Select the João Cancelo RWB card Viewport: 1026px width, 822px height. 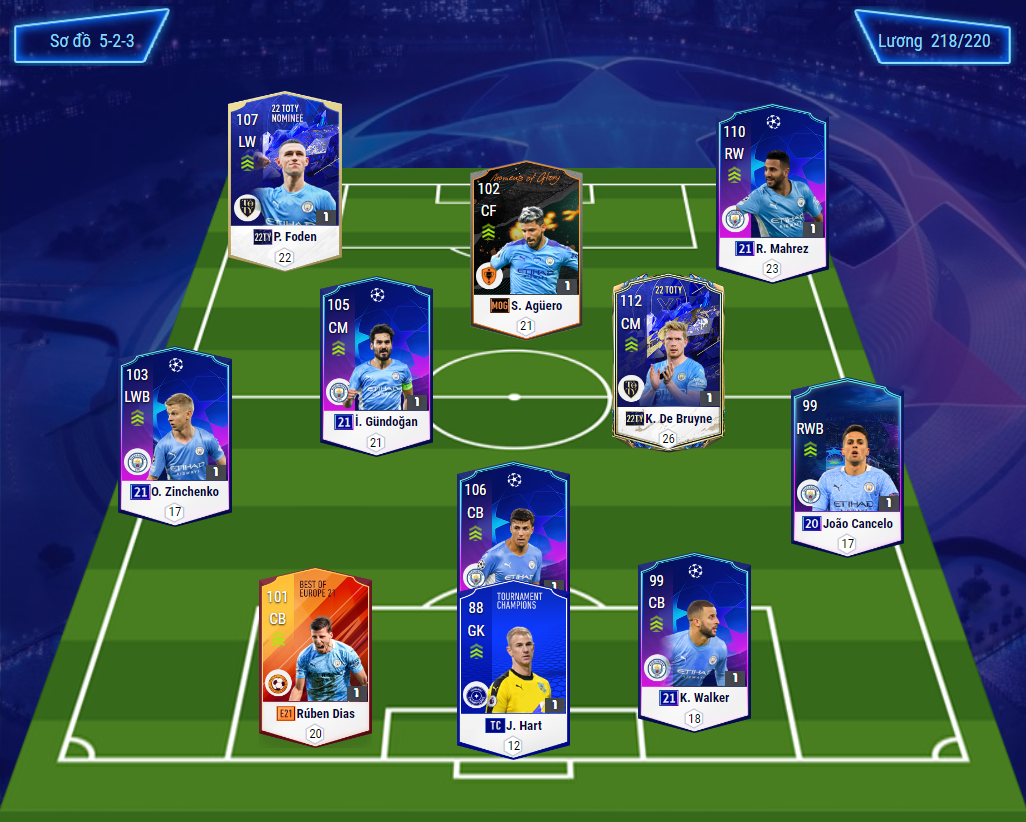[845, 460]
